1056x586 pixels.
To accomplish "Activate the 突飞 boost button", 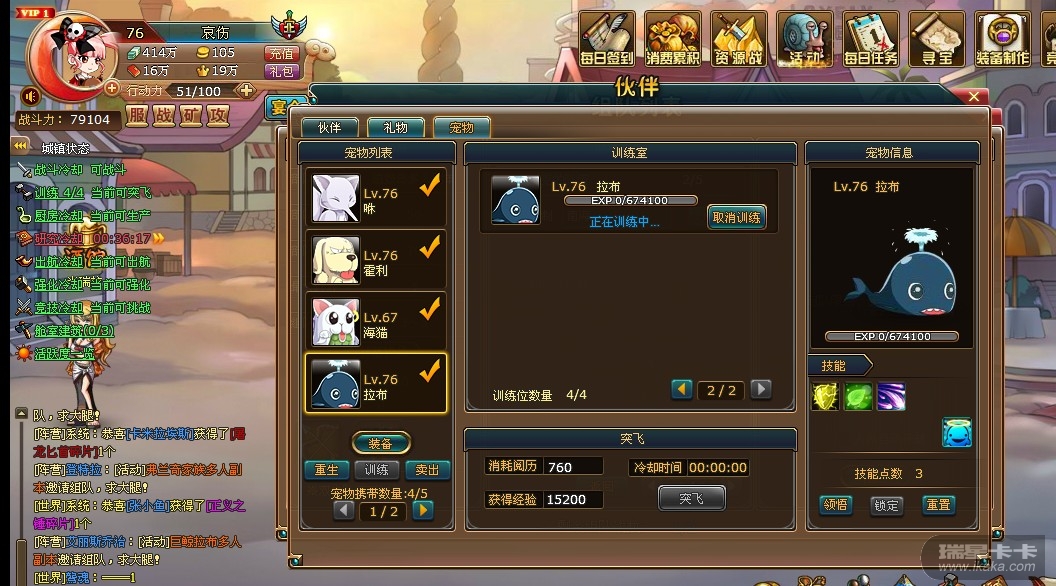I will (691, 498).
